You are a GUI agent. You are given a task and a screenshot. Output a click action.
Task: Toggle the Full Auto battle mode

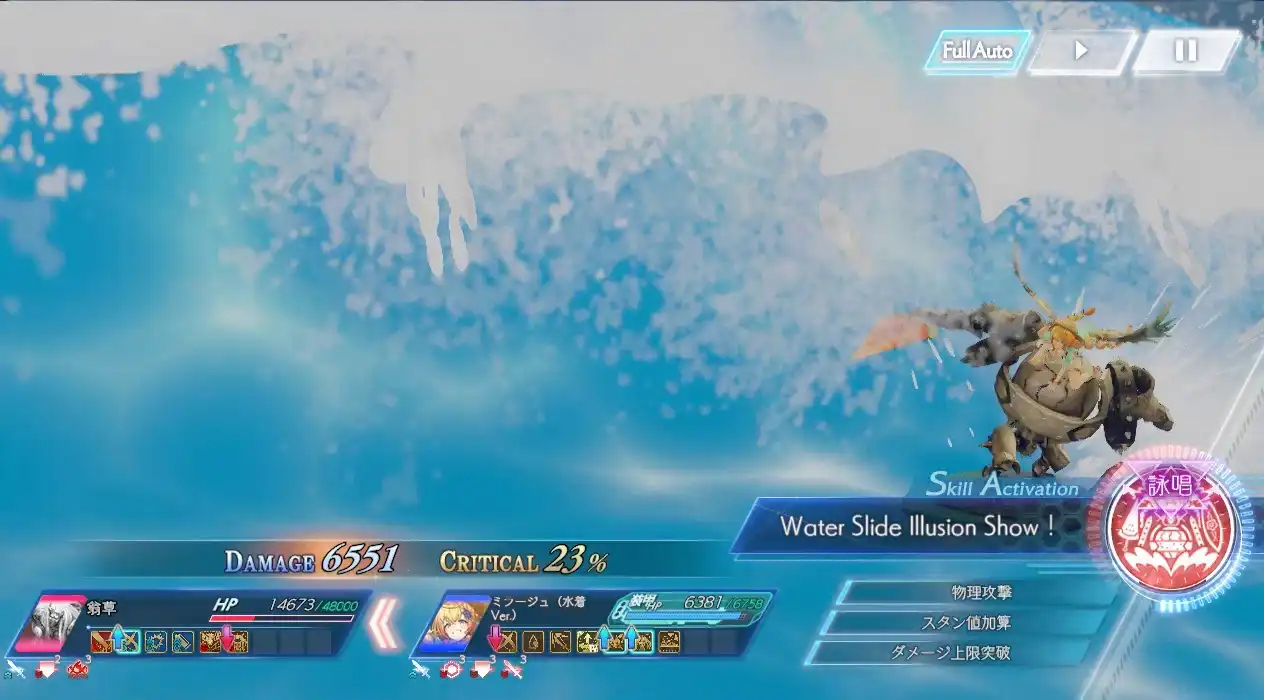click(977, 51)
